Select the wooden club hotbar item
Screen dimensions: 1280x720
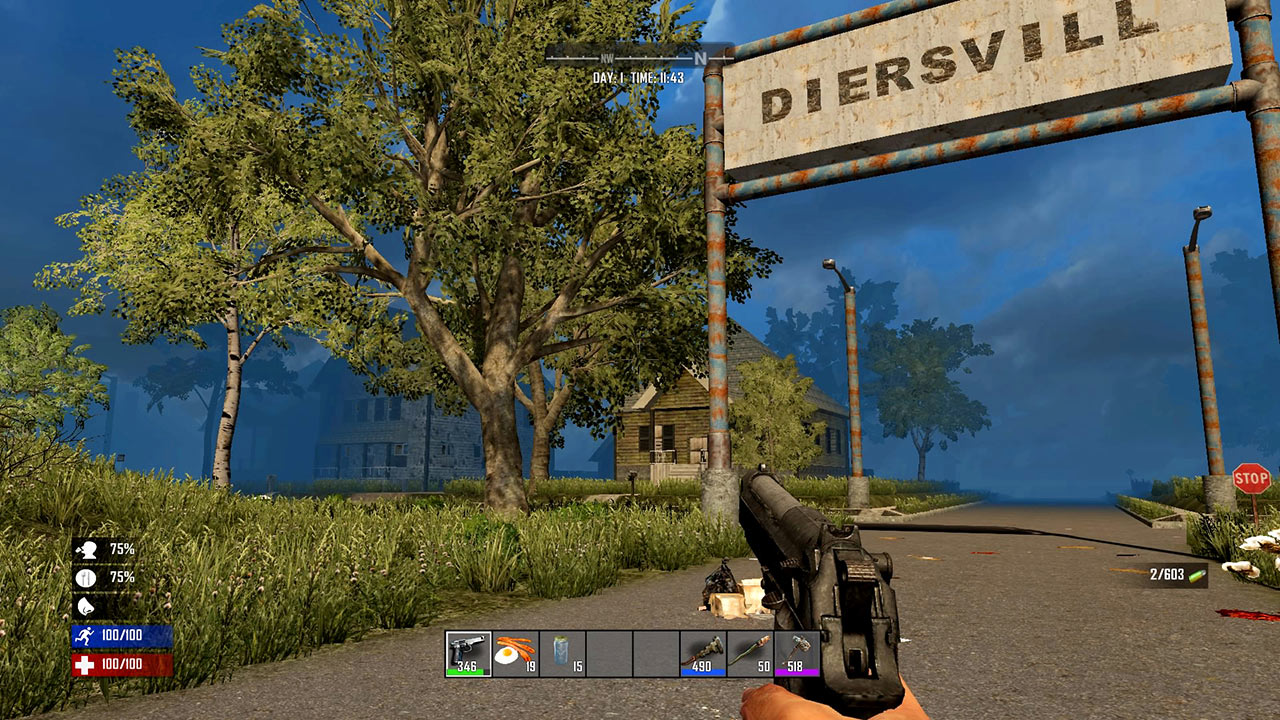[x=752, y=652]
